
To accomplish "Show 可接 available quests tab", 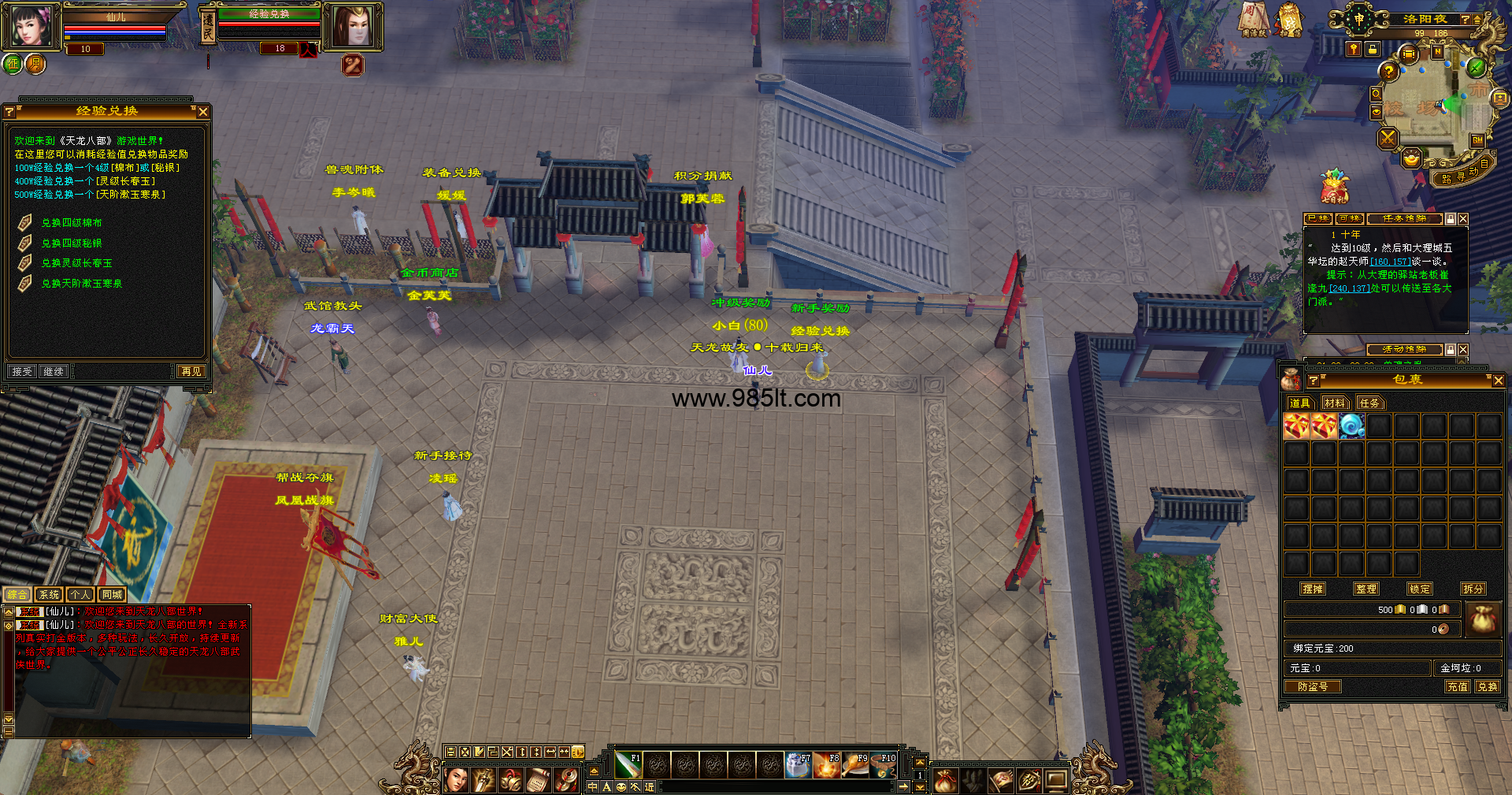I will tap(1350, 218).
